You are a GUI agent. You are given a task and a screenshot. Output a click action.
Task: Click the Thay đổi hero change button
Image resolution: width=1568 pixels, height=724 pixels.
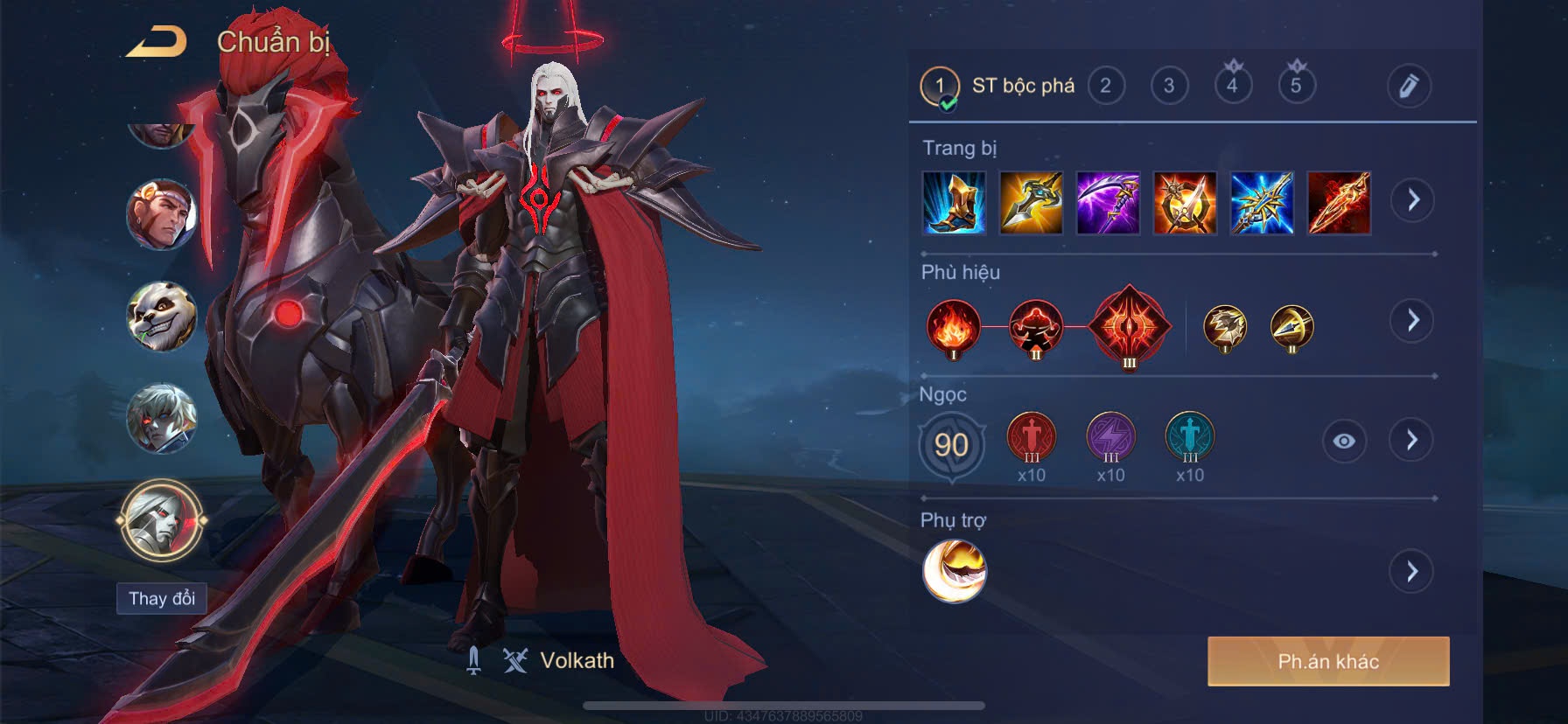[162, 598]
